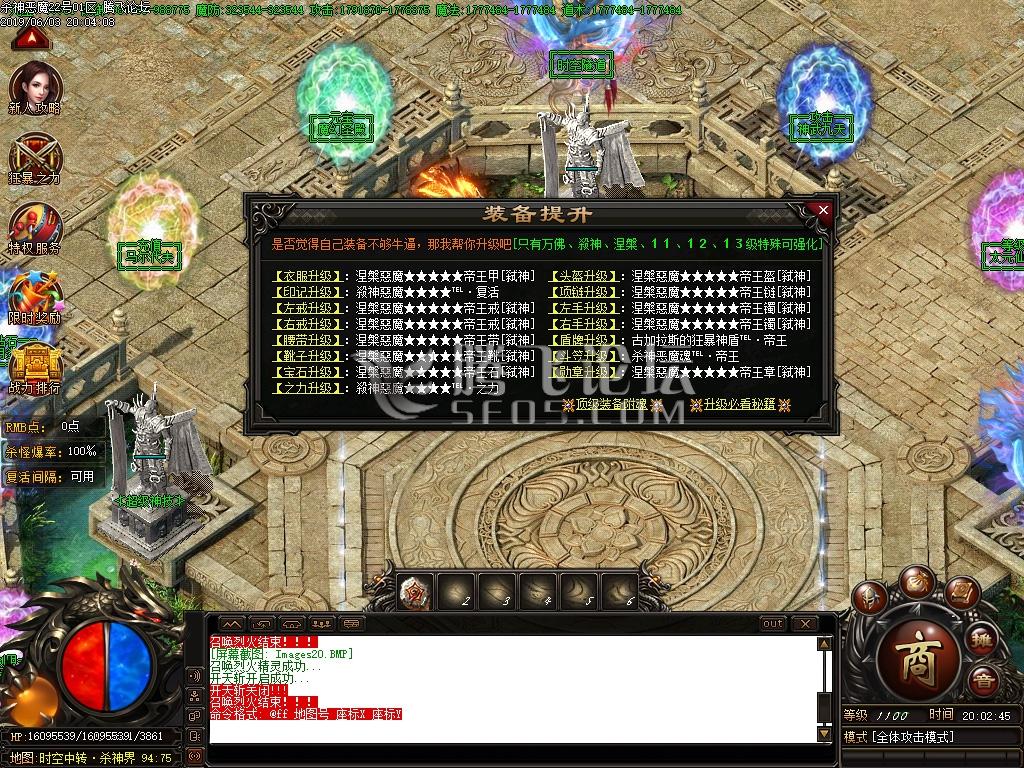
Task: Select the 项链升级 necklace upgrade link
Action: click(x=584, y=292)
